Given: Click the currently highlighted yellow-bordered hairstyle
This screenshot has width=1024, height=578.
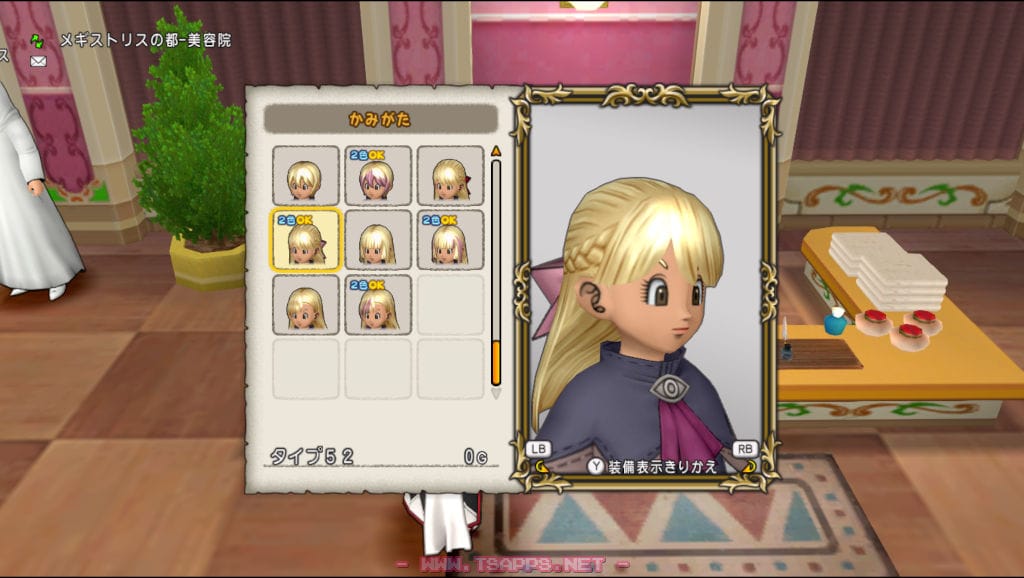Looking at the screenshot, I should pos(305,240).
